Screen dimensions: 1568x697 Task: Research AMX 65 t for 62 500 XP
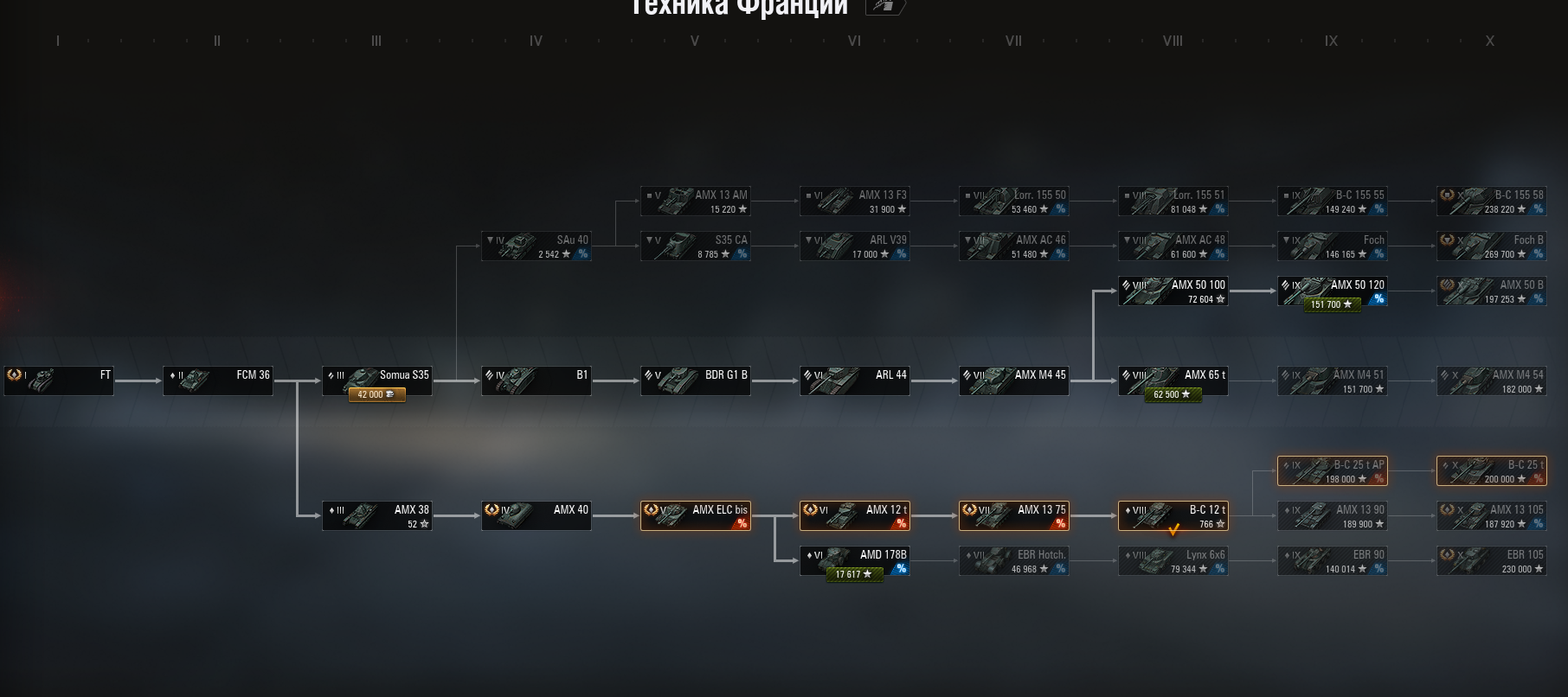[1173, 394]
